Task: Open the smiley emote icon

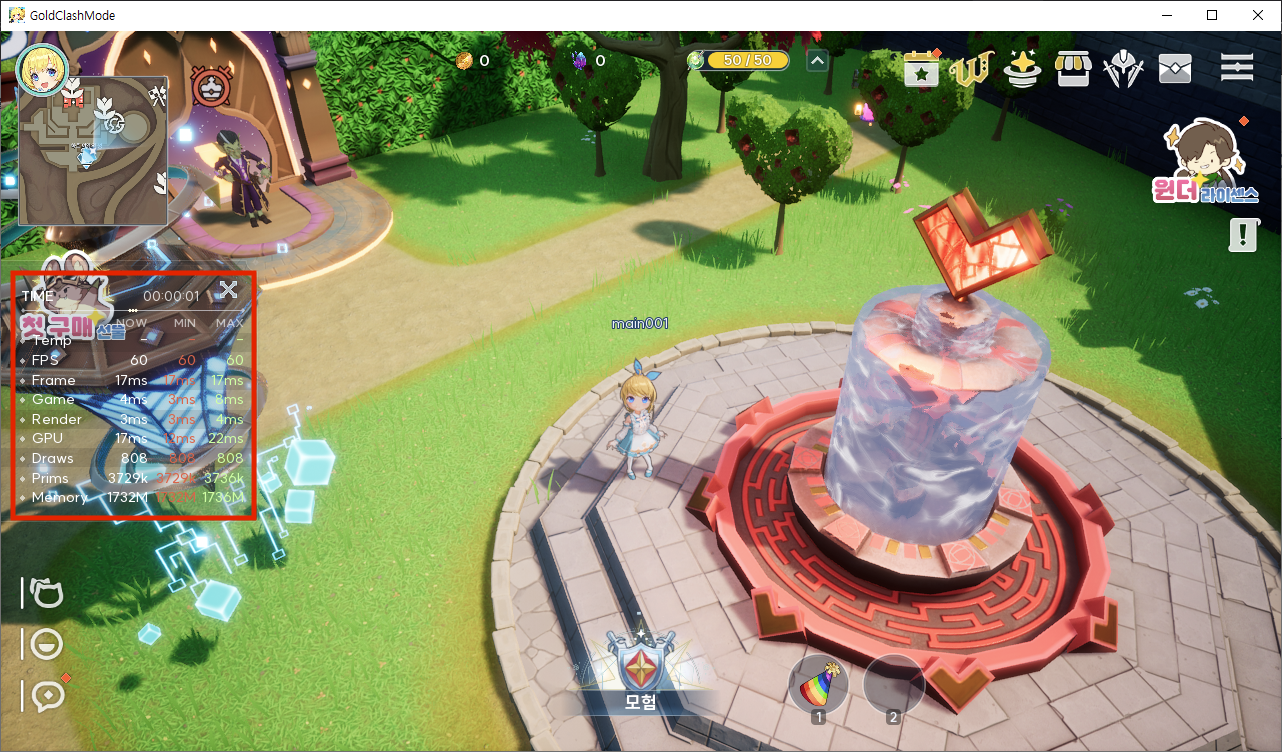Action: (x=46, y=644)
